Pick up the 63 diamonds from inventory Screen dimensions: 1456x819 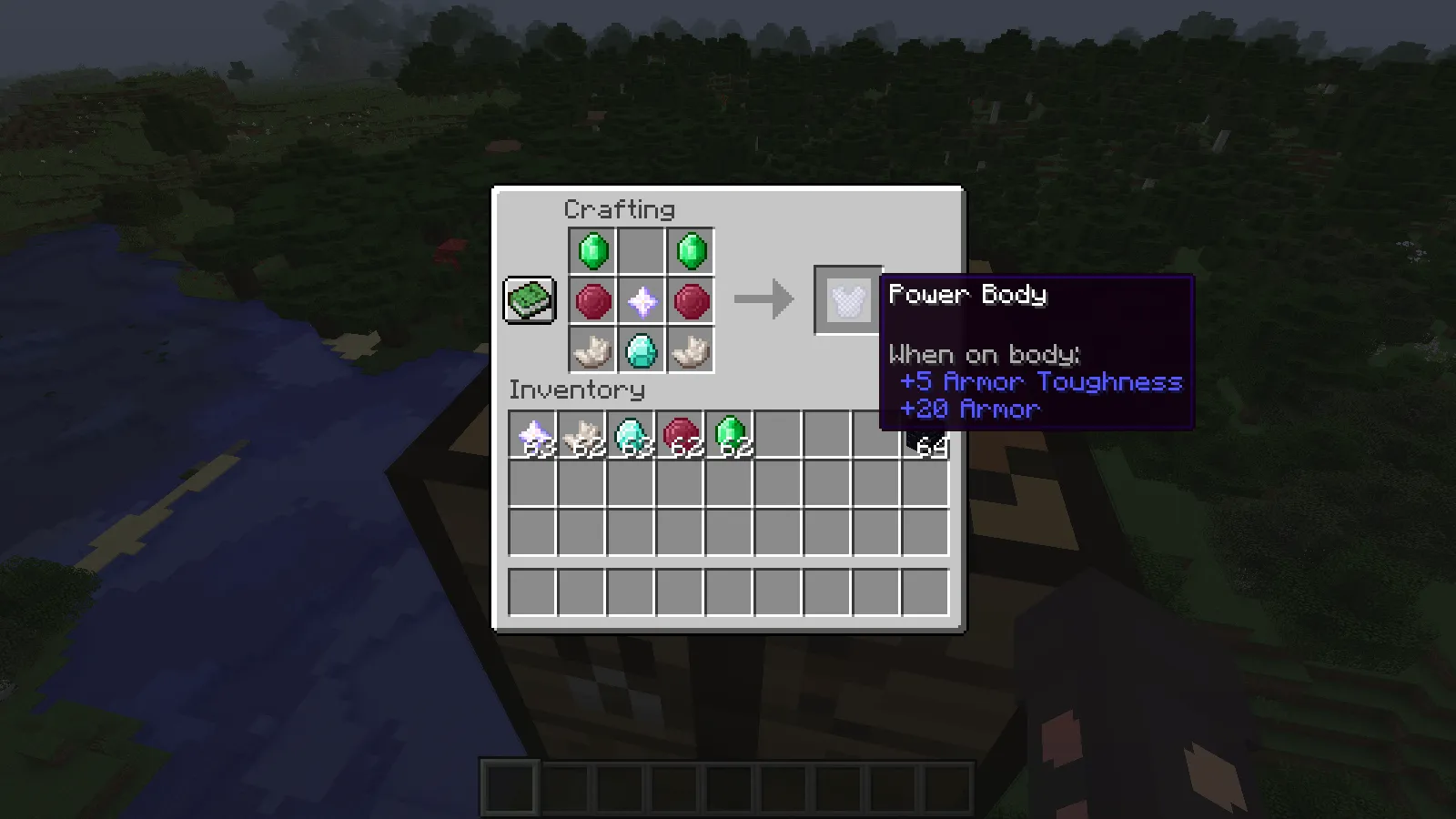(x=632, y=434)
